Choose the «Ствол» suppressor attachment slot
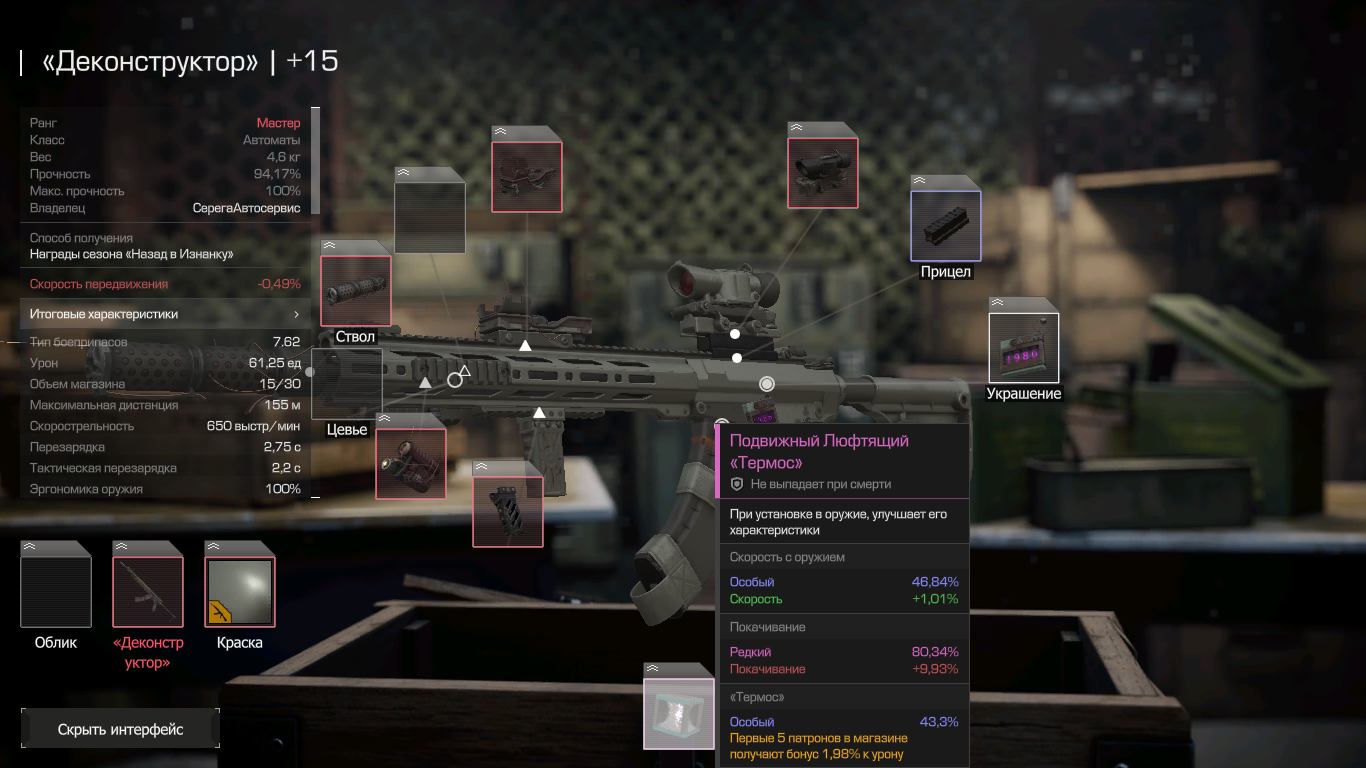 (355, 290)
